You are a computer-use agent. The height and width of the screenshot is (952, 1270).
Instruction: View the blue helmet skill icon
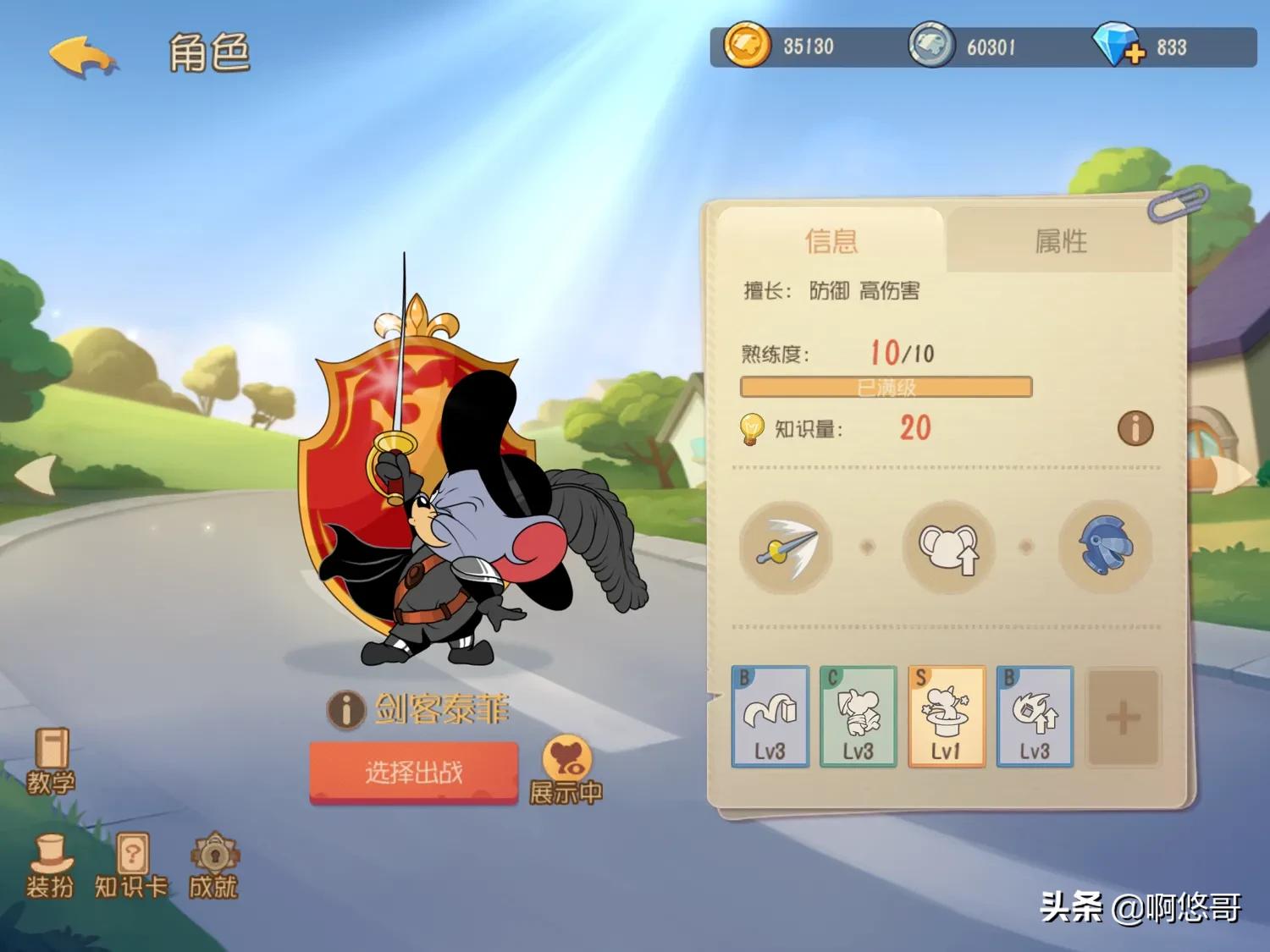tap(1104, 547)
